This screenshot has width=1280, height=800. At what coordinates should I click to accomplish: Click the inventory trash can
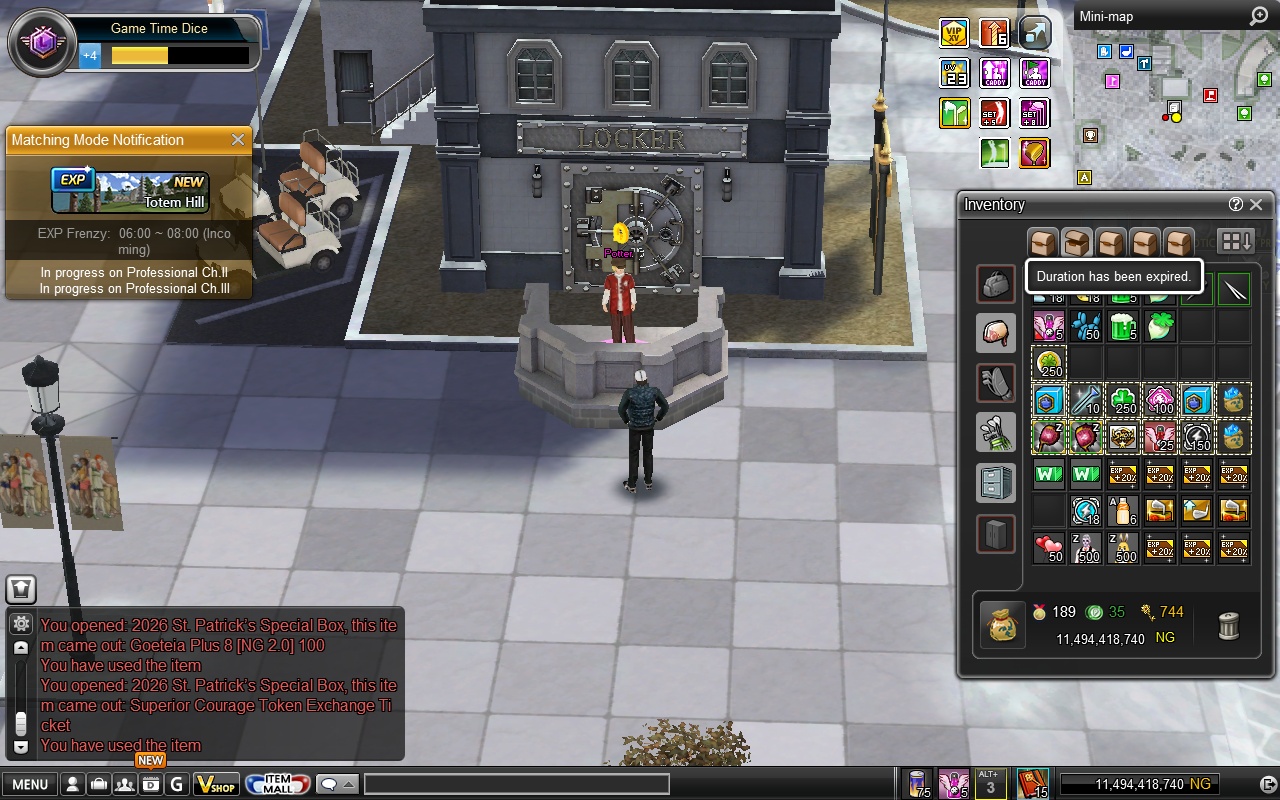(x=1229, y=626)
